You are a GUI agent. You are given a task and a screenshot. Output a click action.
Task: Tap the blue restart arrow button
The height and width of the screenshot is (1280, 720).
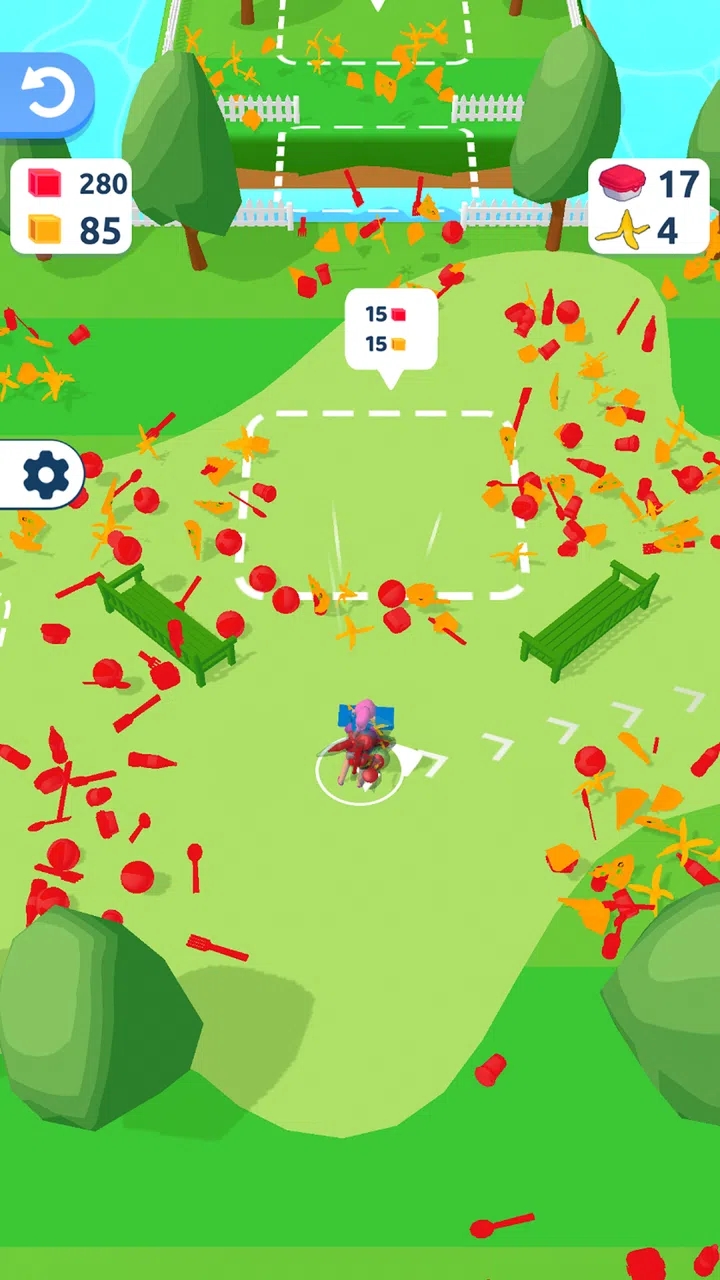tap(46, 94)
